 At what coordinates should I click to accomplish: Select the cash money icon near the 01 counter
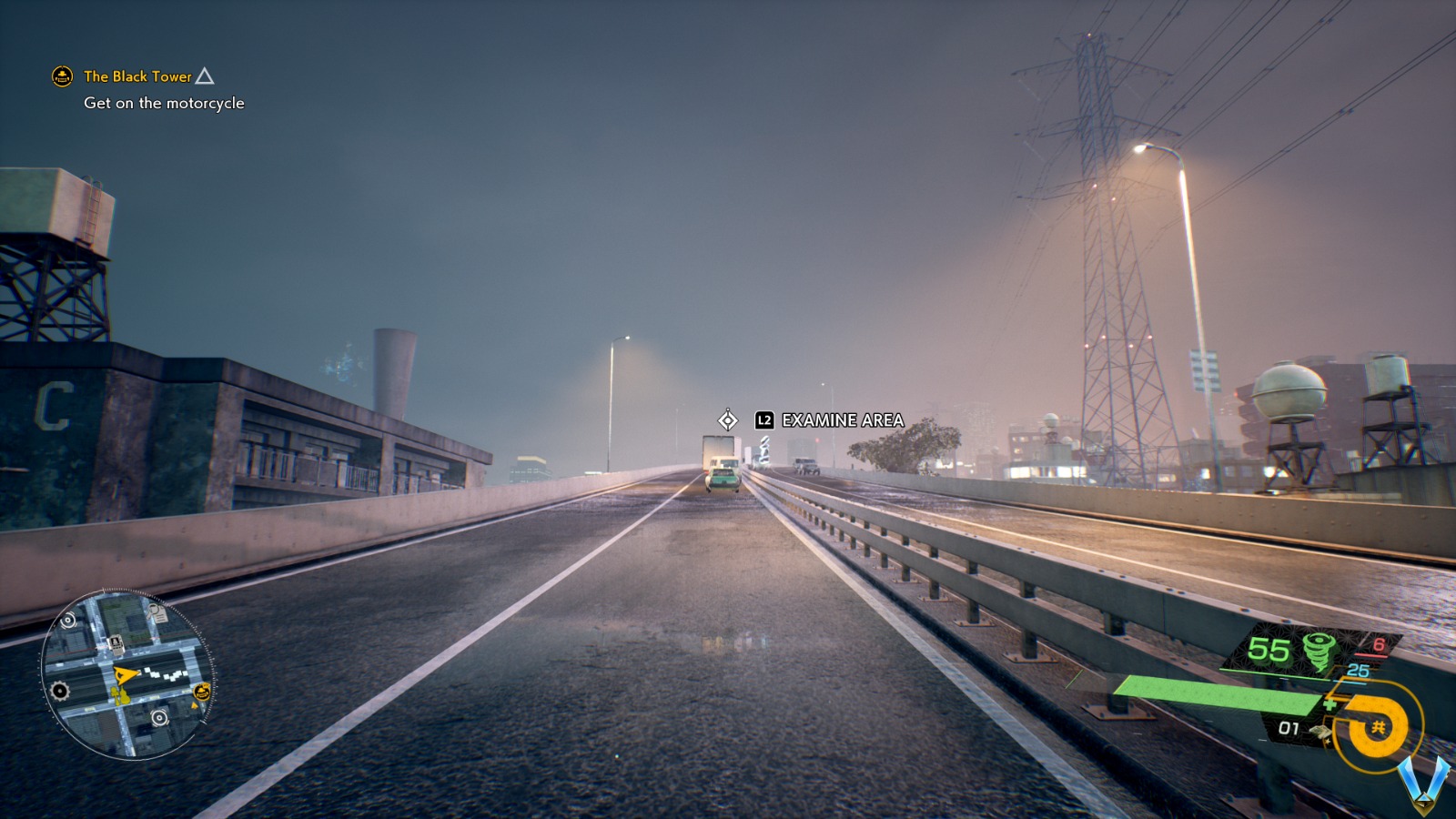pyautogui.click(x=1320, y=731)
